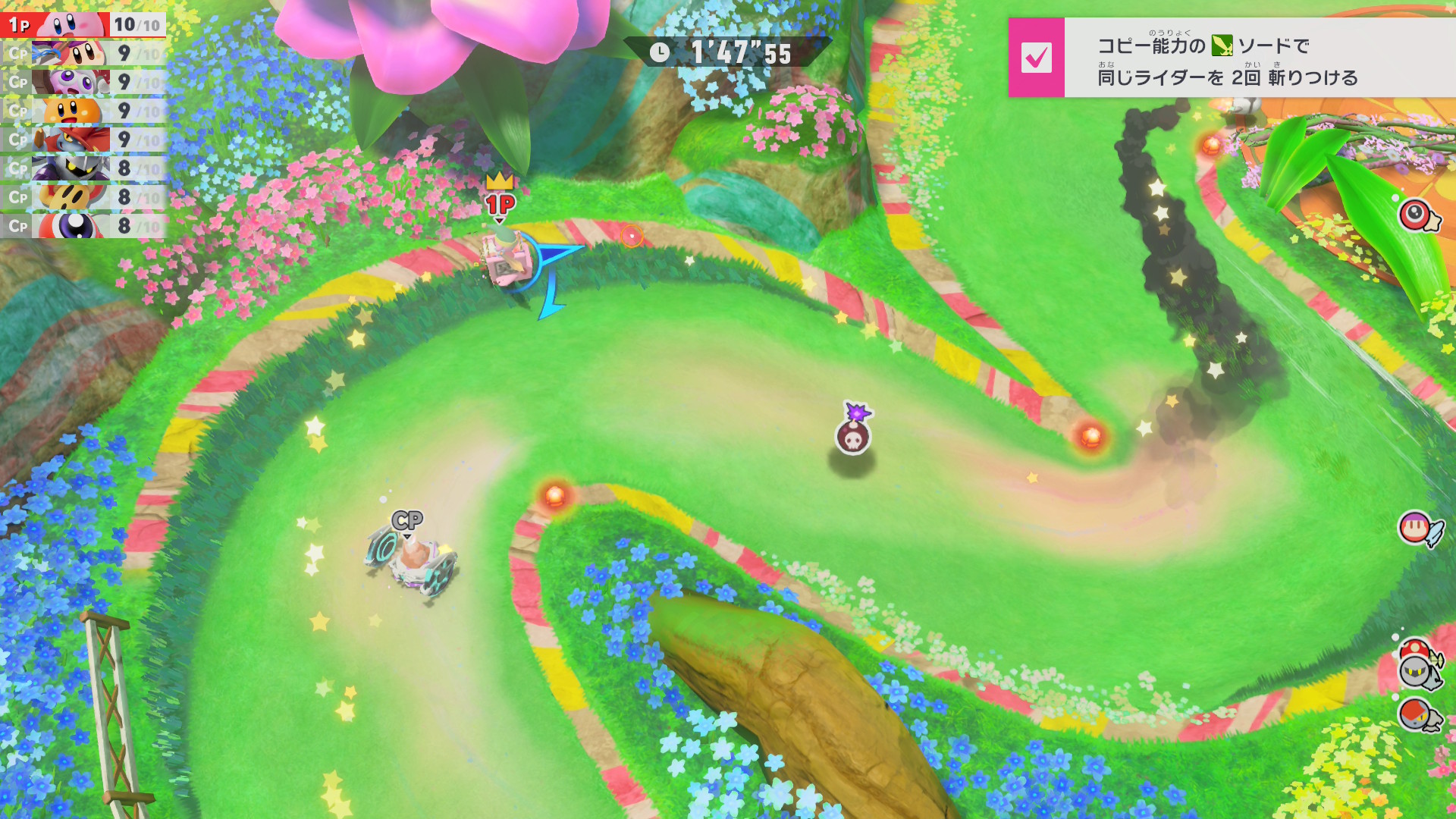This screenshot has width=1456, height=819.
Task: Click the pink checkmark mission box
Action: coord(1036,58)
